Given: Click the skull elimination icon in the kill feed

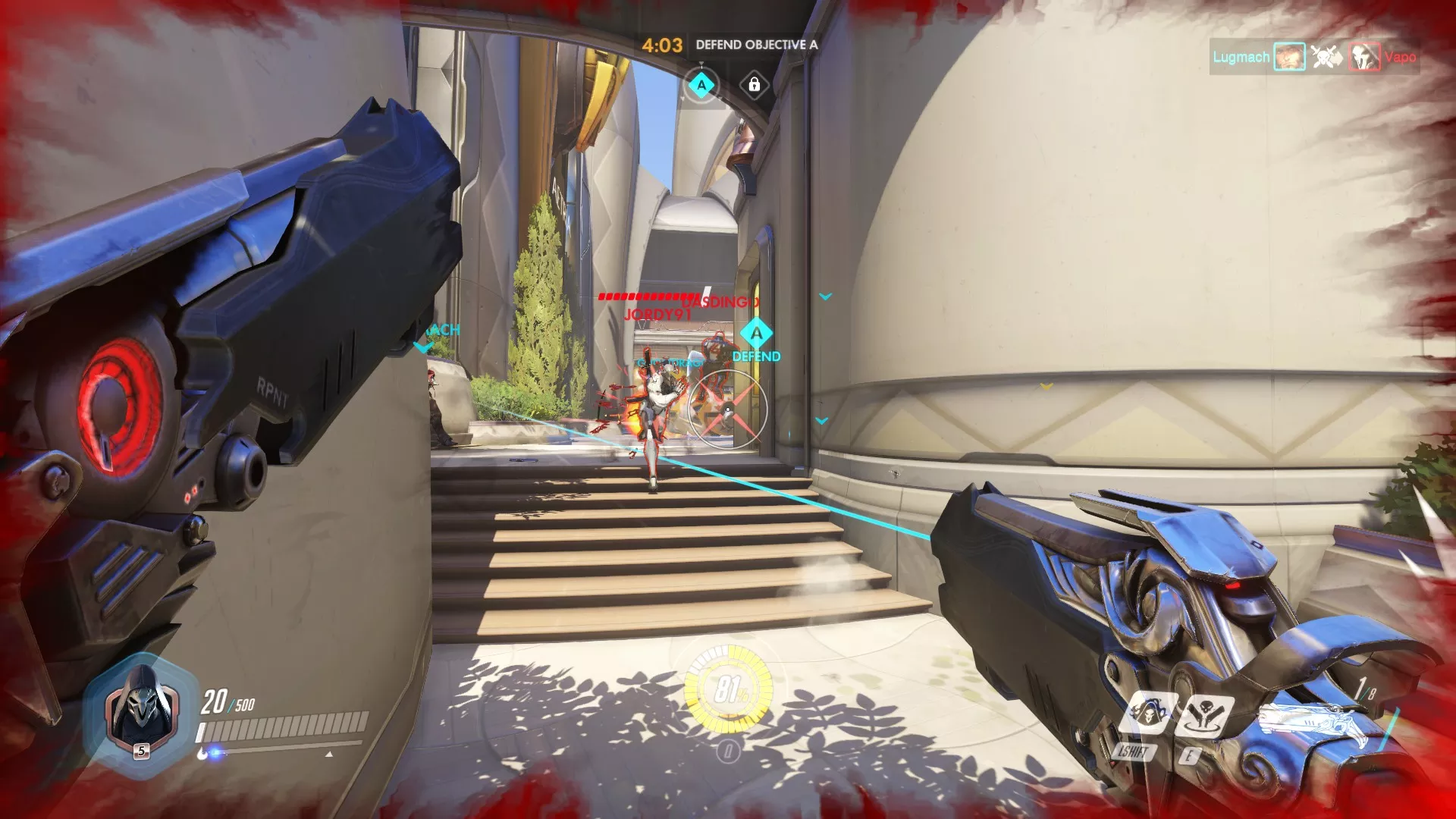Looking at the screenshot, I should (x=1326, y=57).
